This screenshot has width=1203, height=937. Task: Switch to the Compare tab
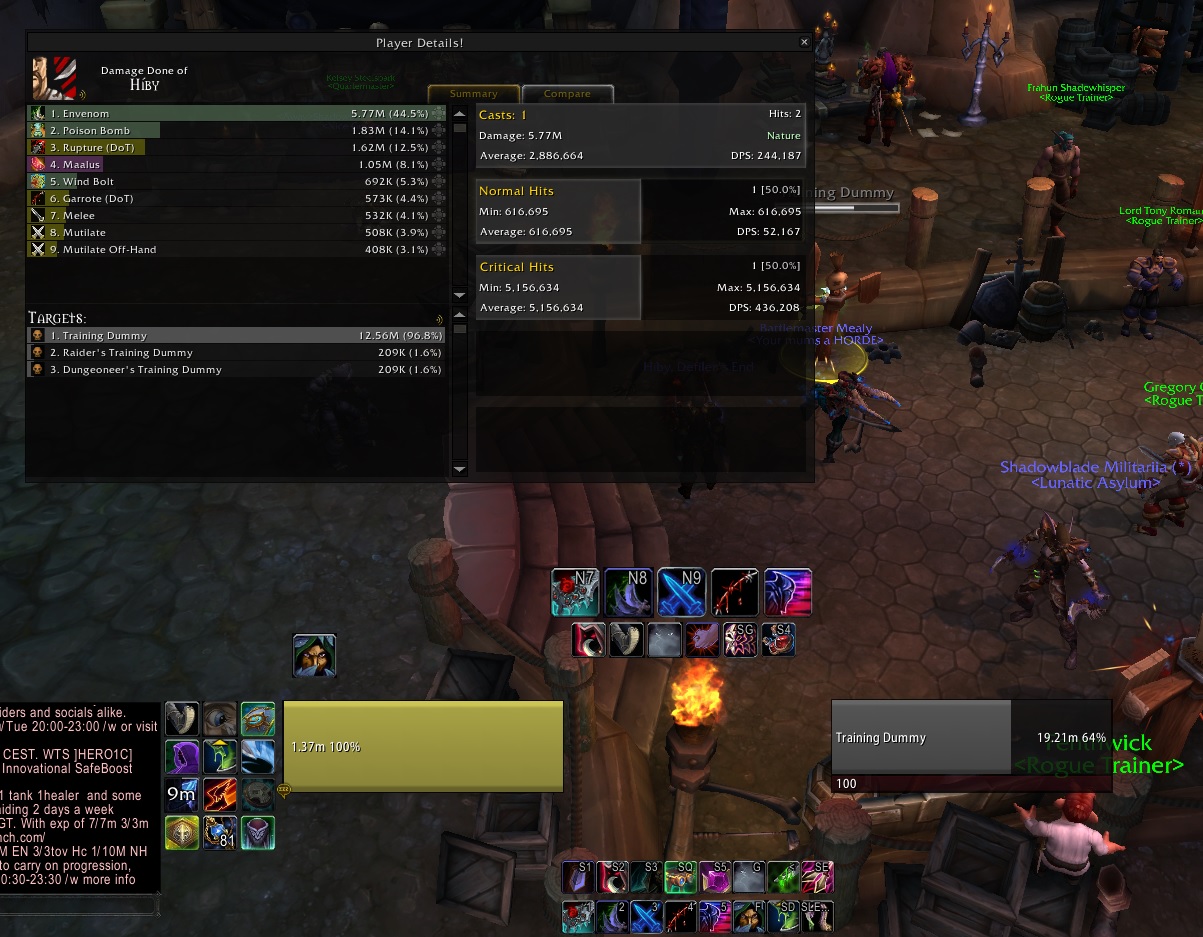pos(567,94)
